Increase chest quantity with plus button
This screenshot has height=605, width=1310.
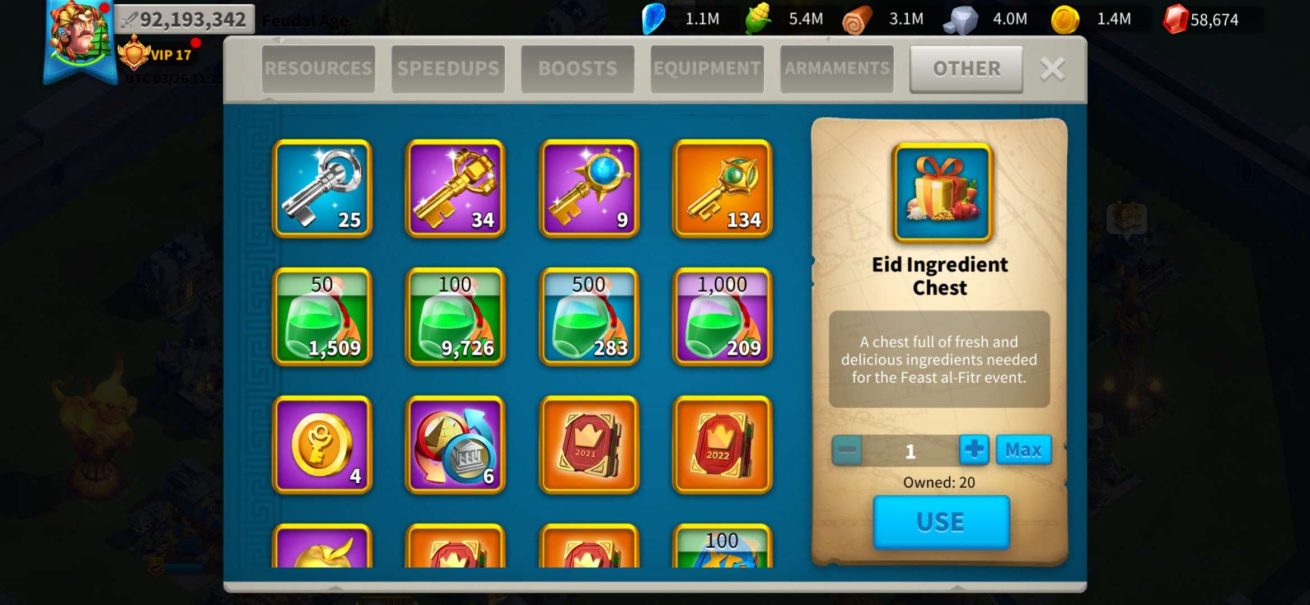973,450
